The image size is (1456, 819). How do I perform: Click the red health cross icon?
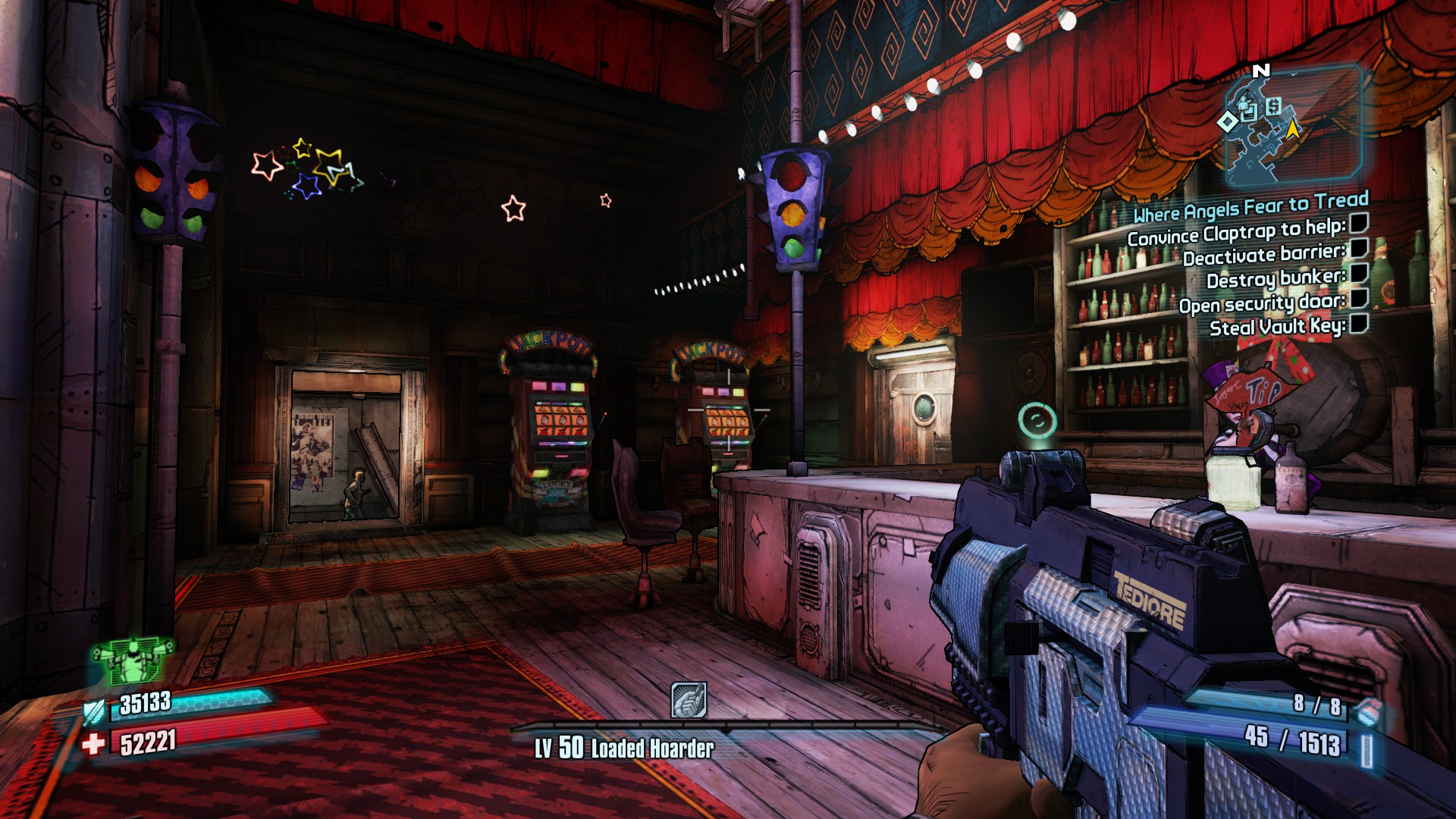(93, 744)
